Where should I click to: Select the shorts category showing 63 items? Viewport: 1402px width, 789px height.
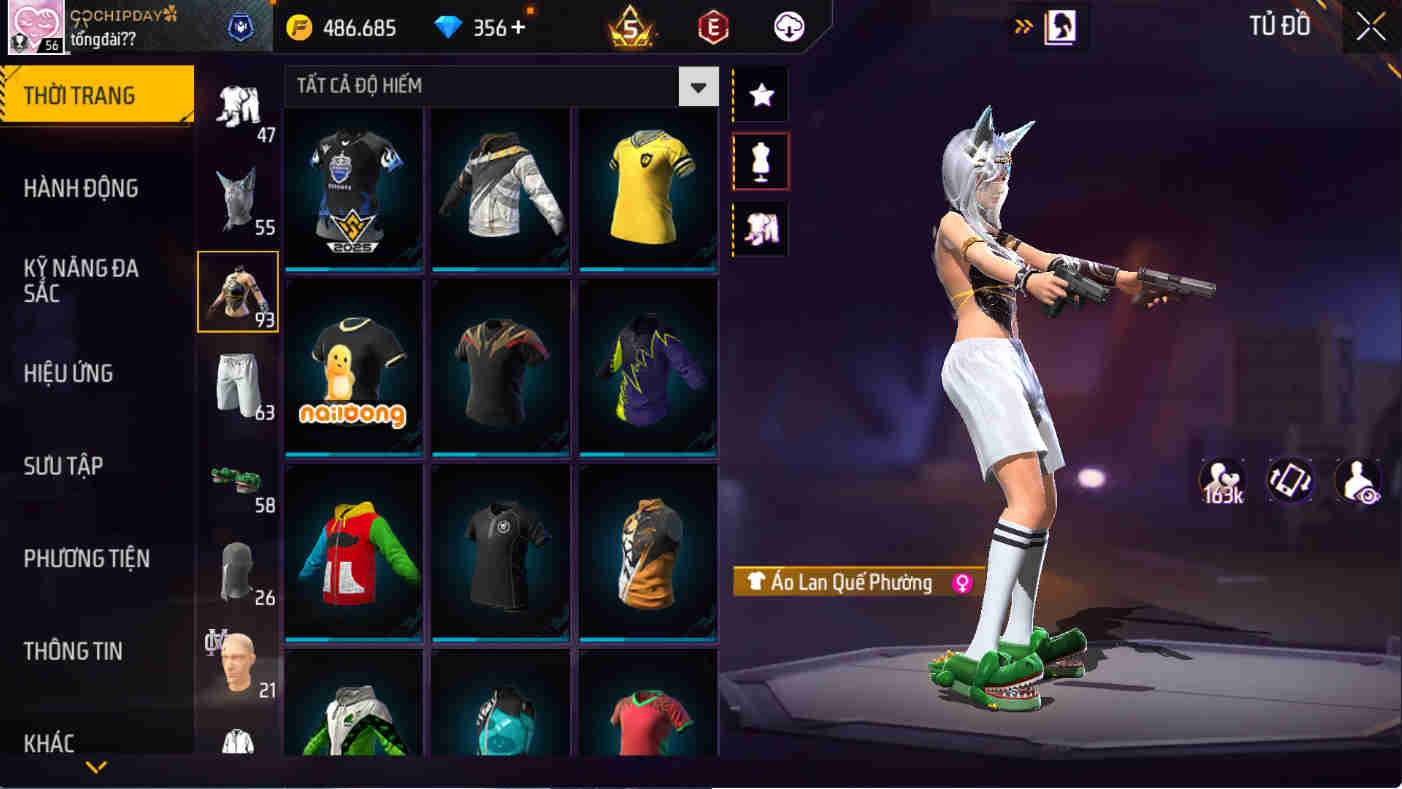[x=238, y=385]
